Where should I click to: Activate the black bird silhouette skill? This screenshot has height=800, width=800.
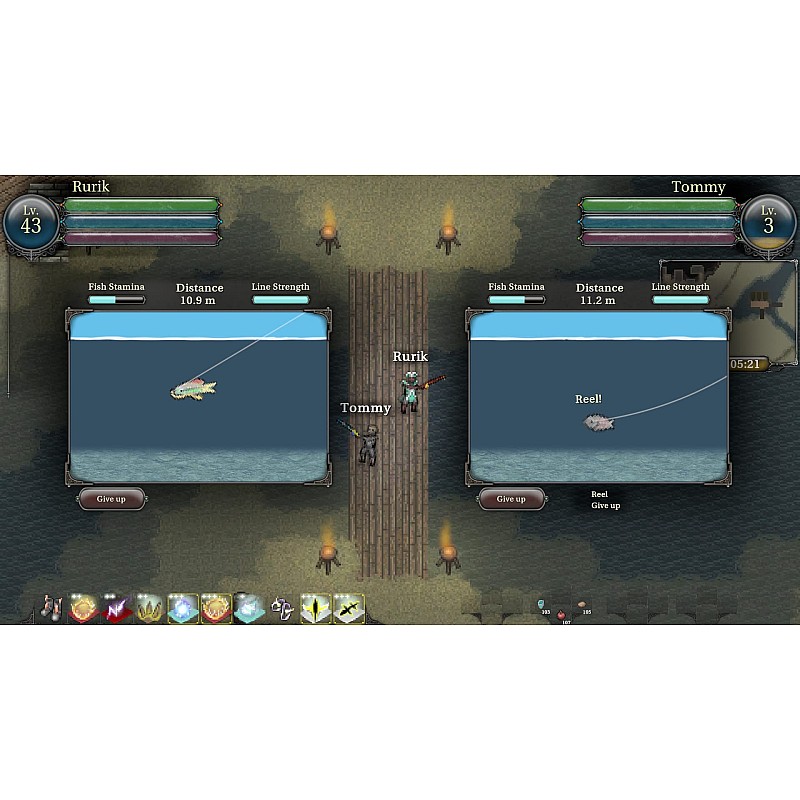click(x=349, y=608)
